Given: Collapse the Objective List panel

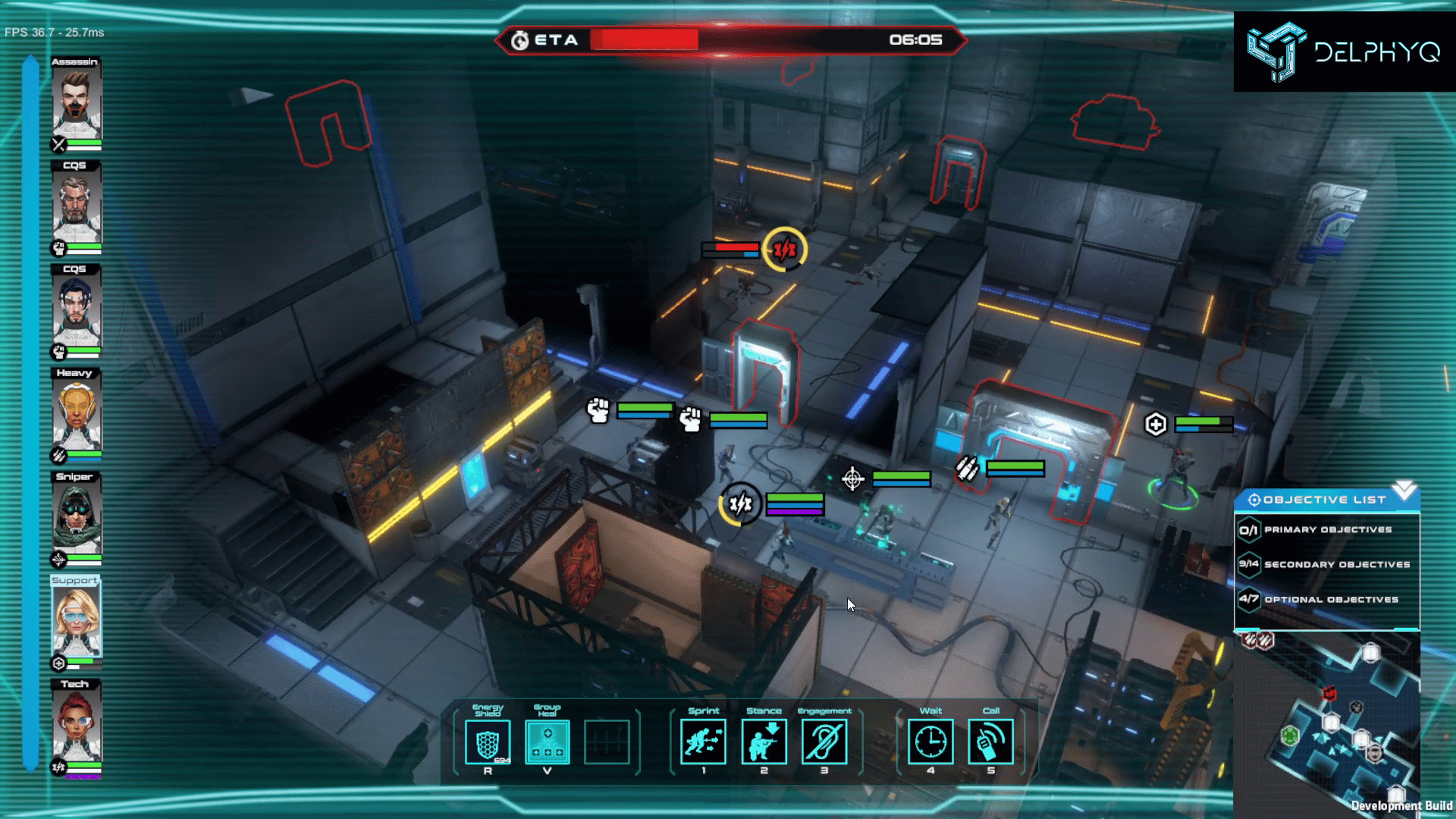Looking at the screenshot, I should (1404, 491).
